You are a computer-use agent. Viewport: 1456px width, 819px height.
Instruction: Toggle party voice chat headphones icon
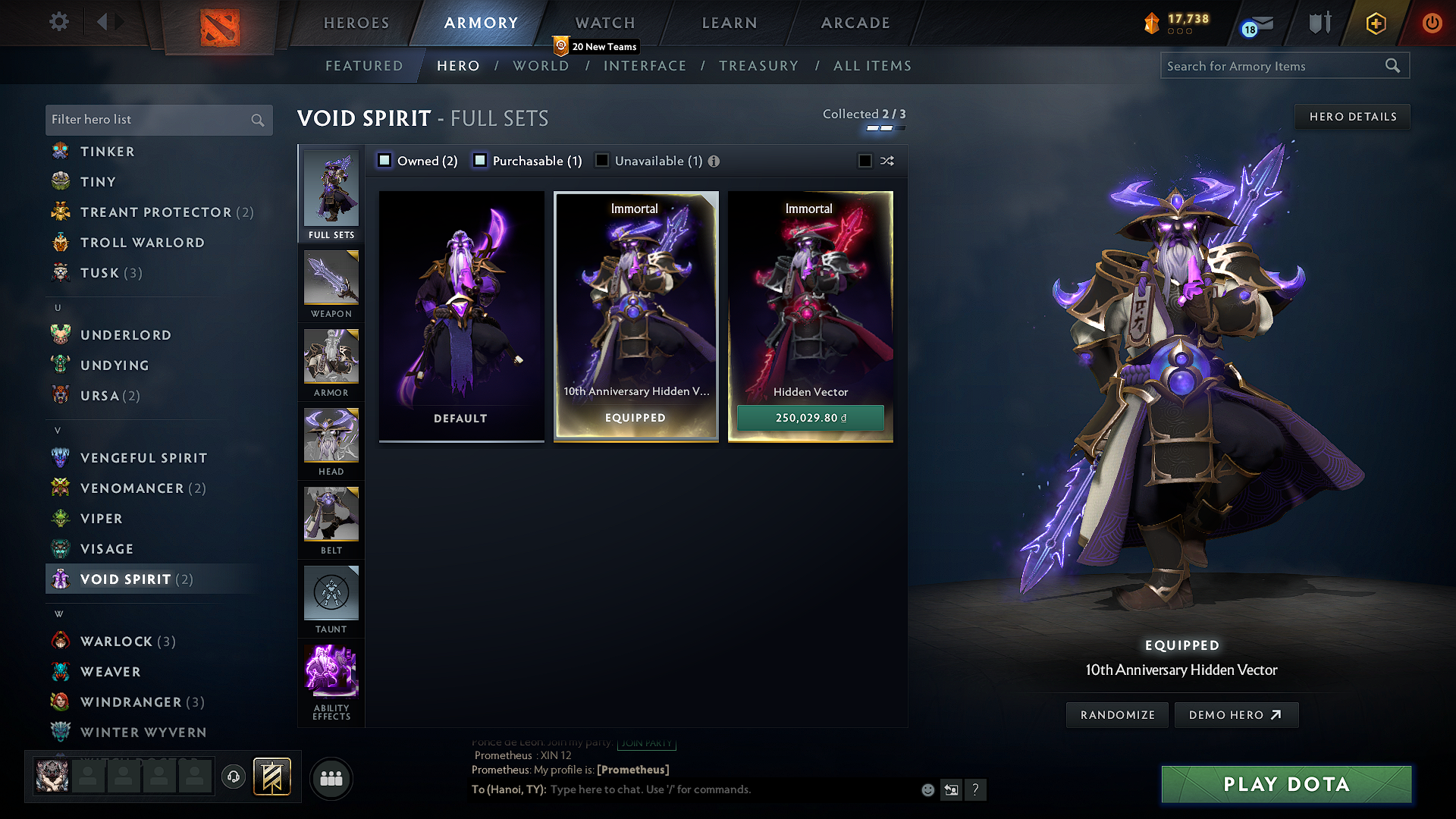point(233,778)
